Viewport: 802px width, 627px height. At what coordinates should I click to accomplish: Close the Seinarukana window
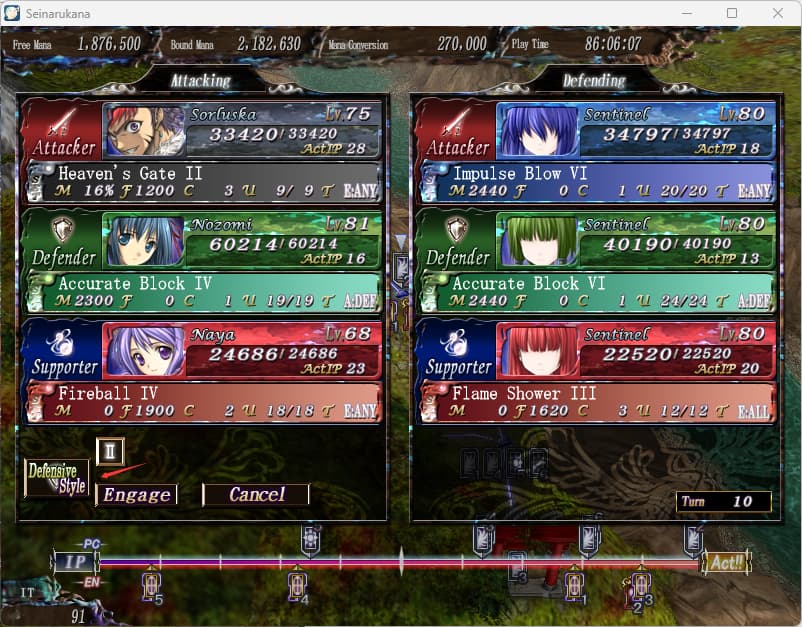coord(778,13)
